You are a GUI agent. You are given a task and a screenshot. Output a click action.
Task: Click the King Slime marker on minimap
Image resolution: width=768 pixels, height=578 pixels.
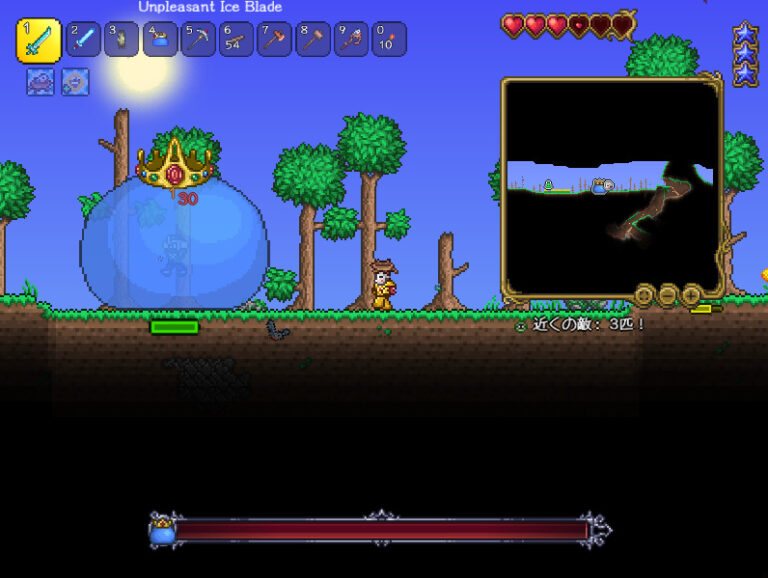tap(599, 186)
